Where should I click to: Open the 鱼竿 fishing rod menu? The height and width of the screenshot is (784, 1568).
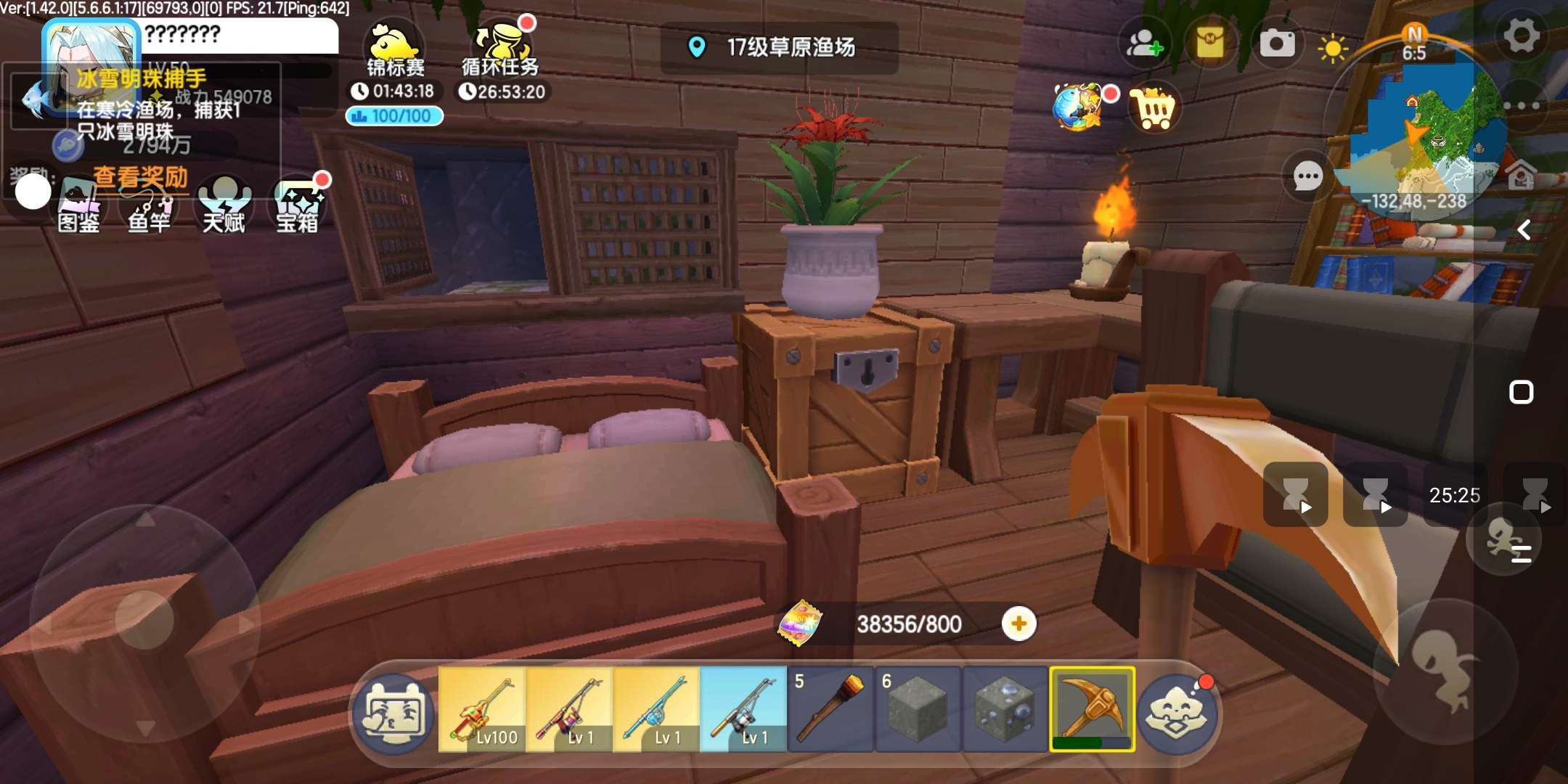[x=150, y=207]
